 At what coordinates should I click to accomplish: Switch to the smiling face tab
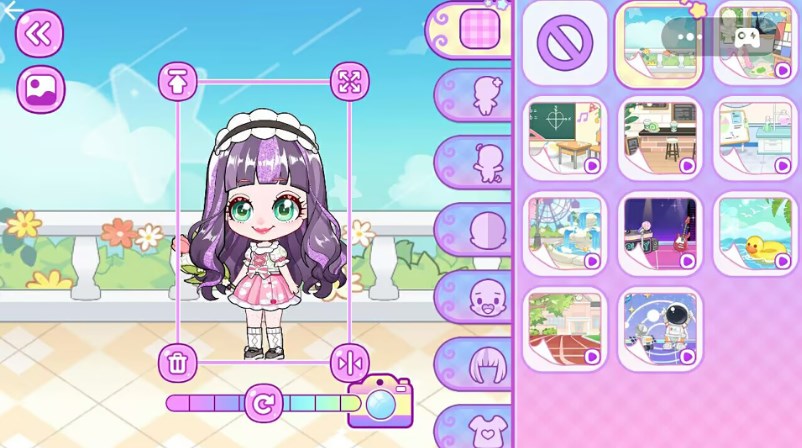(486, 297)
